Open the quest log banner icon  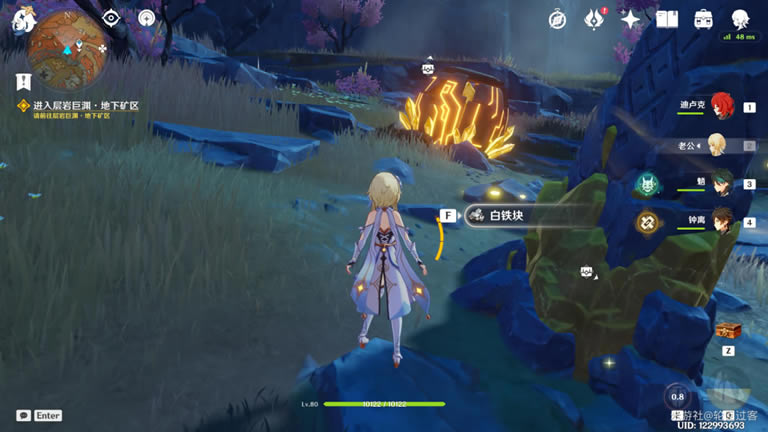click(22, 82)
